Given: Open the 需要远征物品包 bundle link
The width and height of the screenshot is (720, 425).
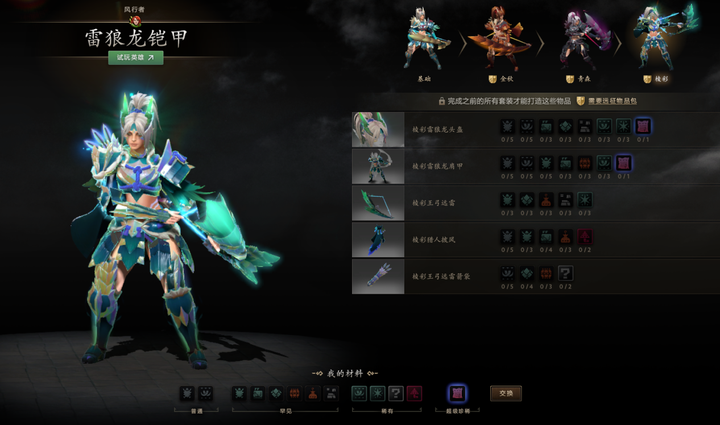Looking at the screenshot, I should 615,101.
